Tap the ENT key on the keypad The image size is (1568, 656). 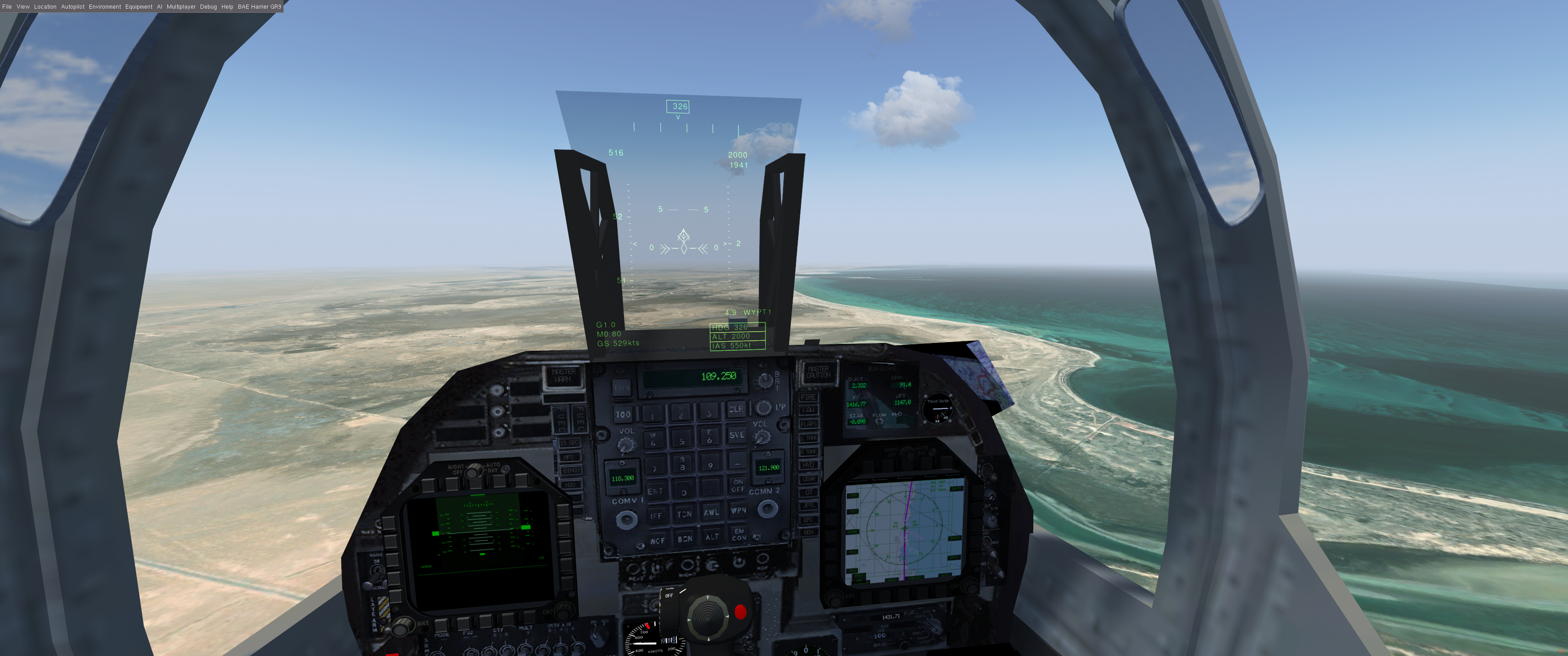point(655,491)
